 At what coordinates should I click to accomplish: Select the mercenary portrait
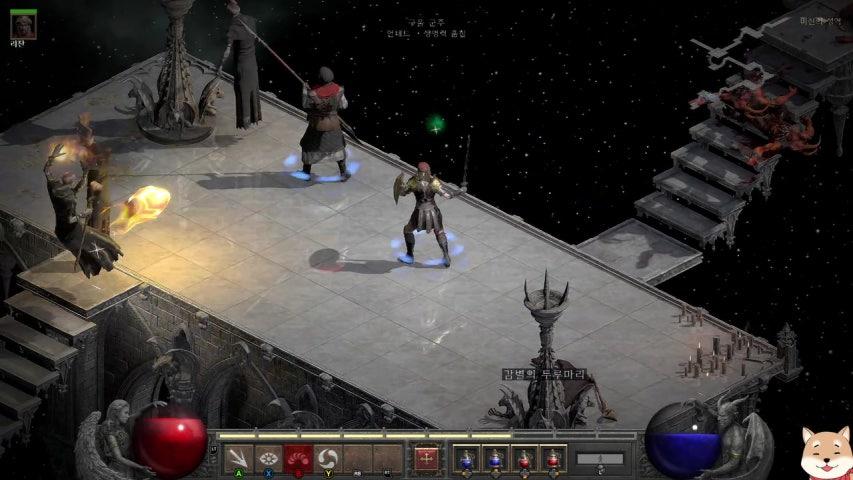pos(23,24)
